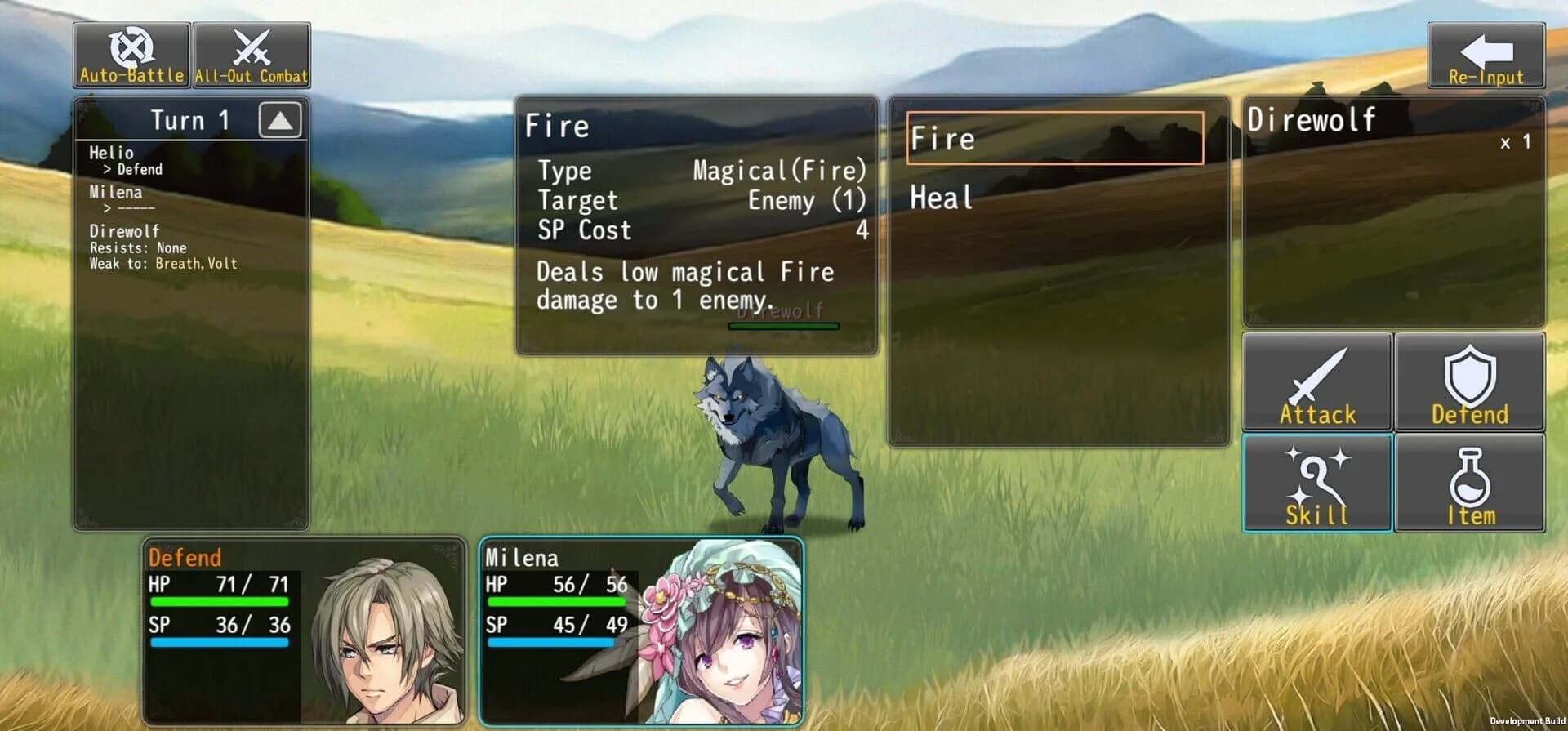Click the Weak to Breath,Volt text
Image resolution: width=1568 pixels, height=731 pixels.
point(162,263)
